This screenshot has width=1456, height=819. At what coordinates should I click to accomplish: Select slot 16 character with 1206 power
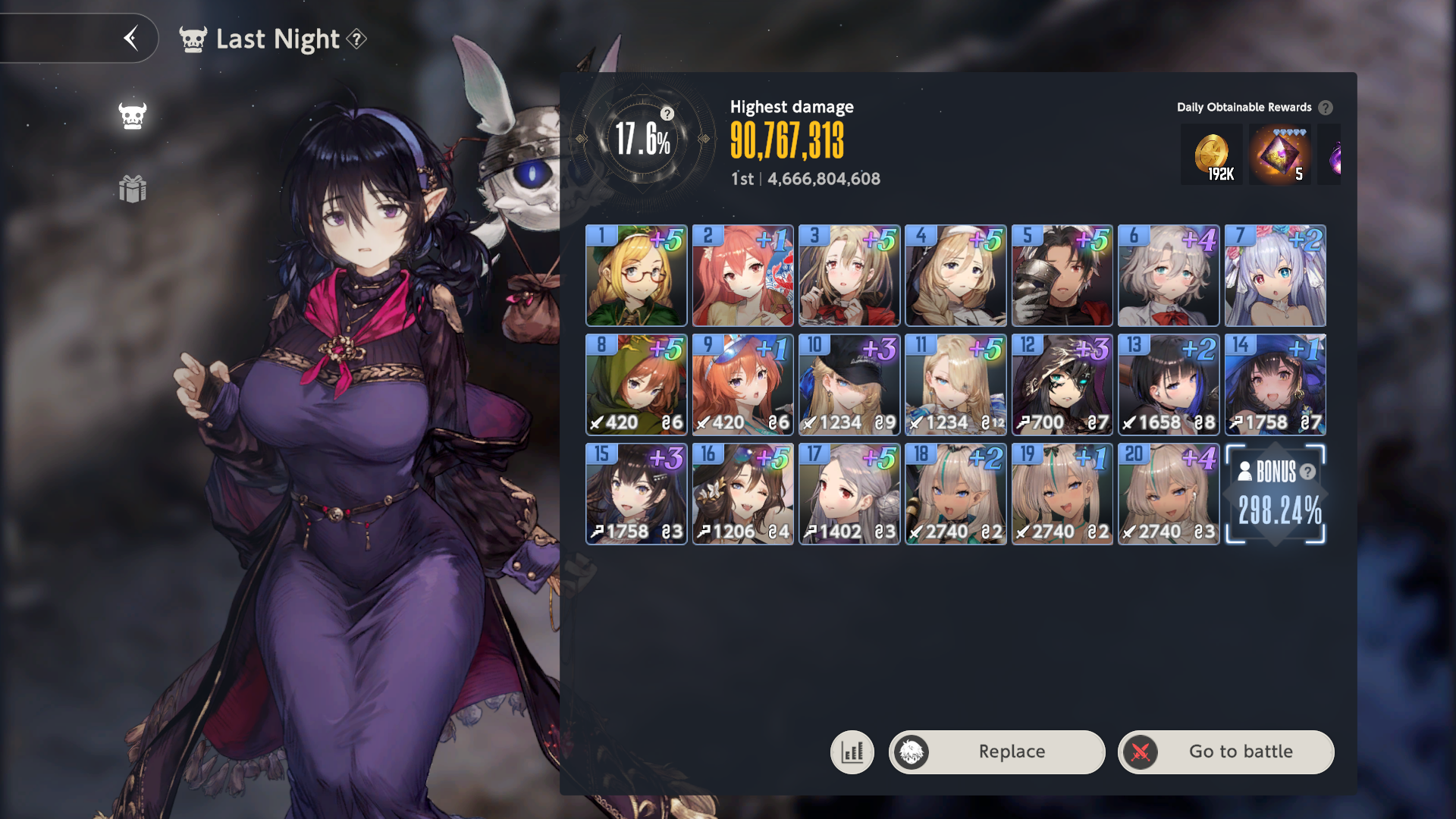click(742, 494)
